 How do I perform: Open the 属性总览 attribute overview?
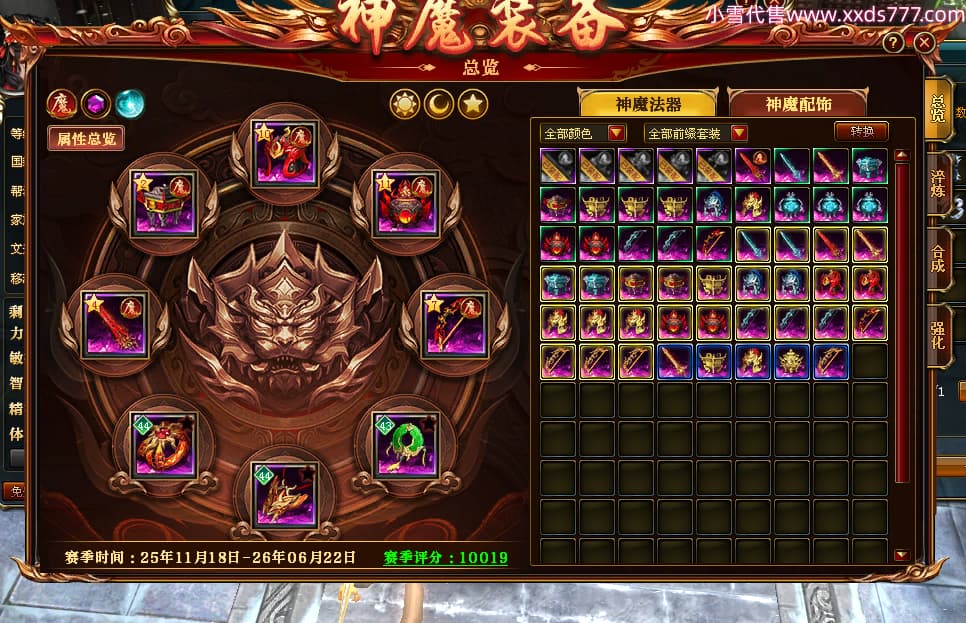point(86,138)
